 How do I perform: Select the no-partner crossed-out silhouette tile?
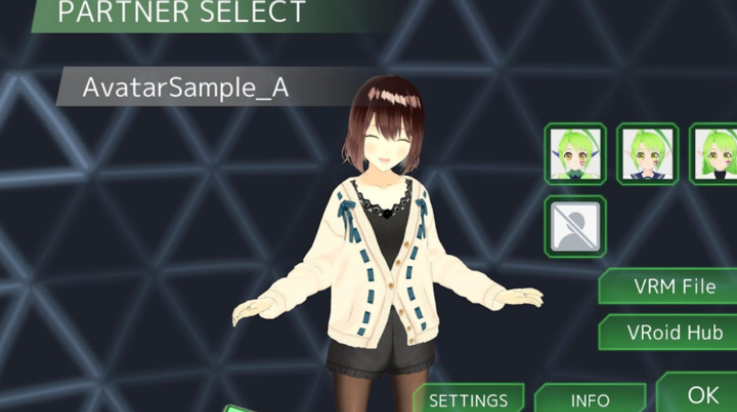point(575,224)
